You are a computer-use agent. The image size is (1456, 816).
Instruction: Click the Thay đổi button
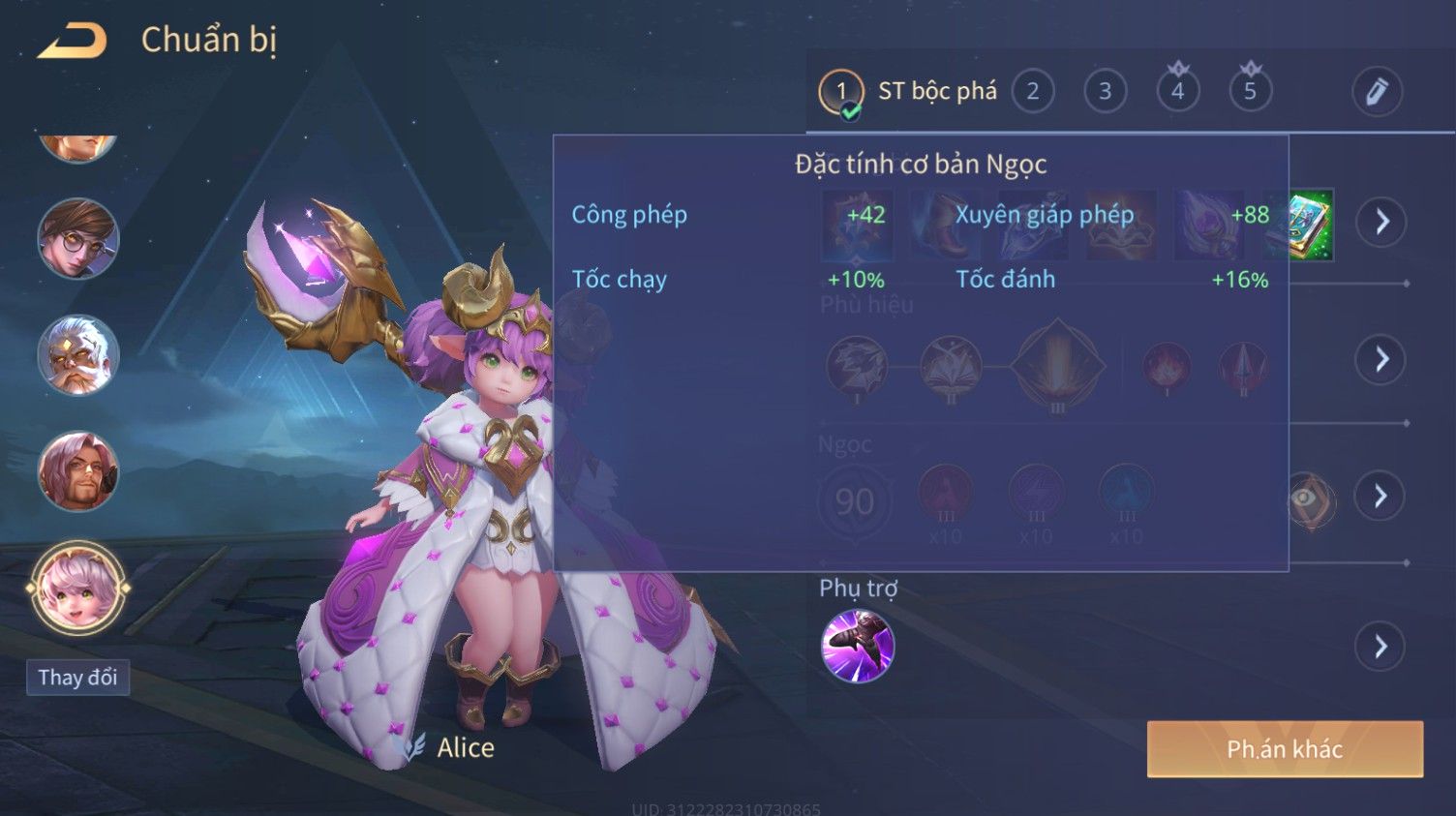coord(77,677)
